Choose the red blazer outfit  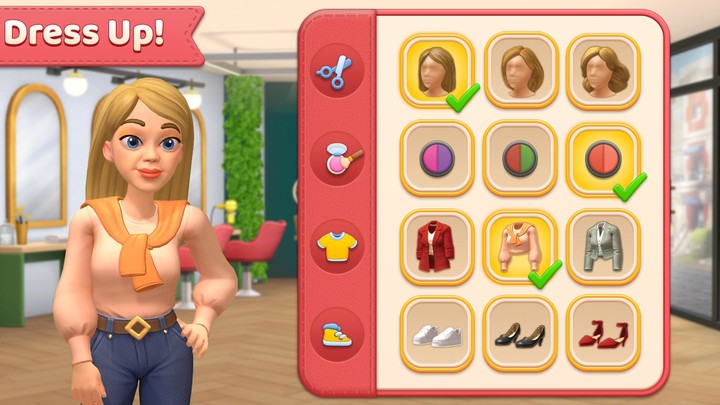(x=437, y=246)
